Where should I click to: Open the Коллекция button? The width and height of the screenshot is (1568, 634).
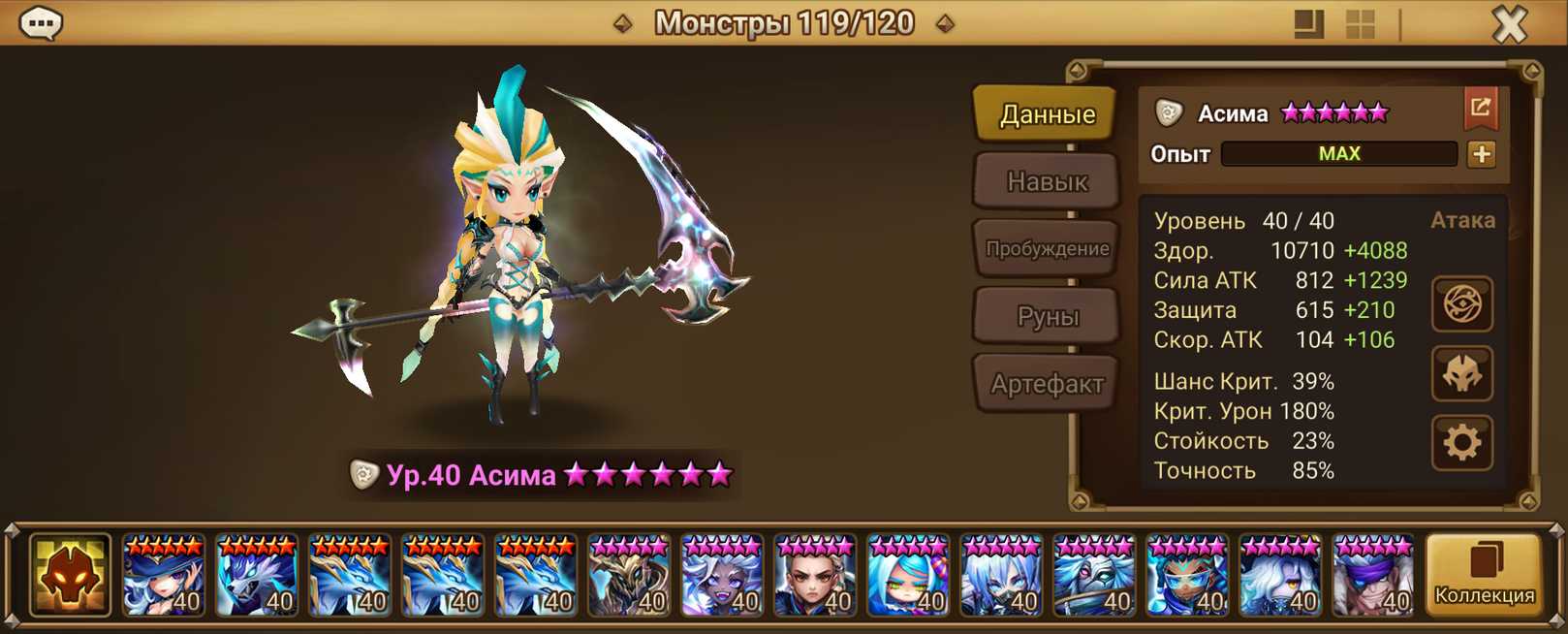[1484, 576]
